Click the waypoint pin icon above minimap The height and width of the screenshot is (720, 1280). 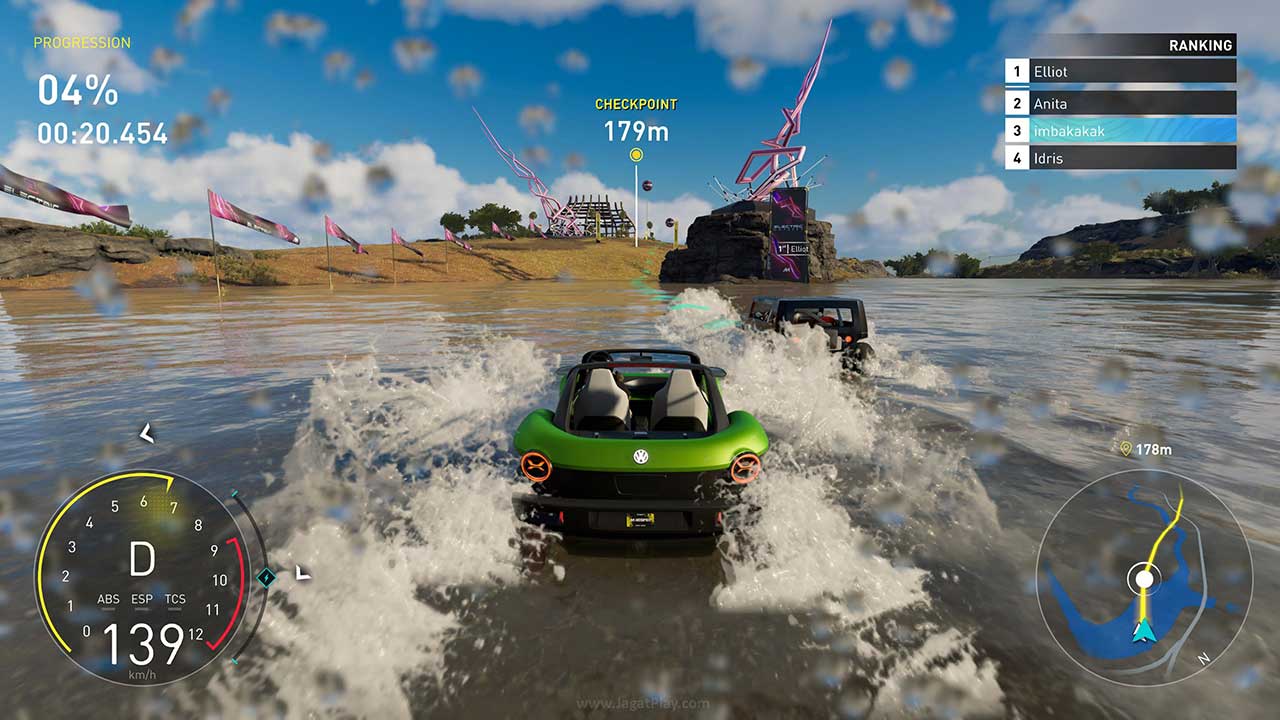click(x=1126, y=450)
